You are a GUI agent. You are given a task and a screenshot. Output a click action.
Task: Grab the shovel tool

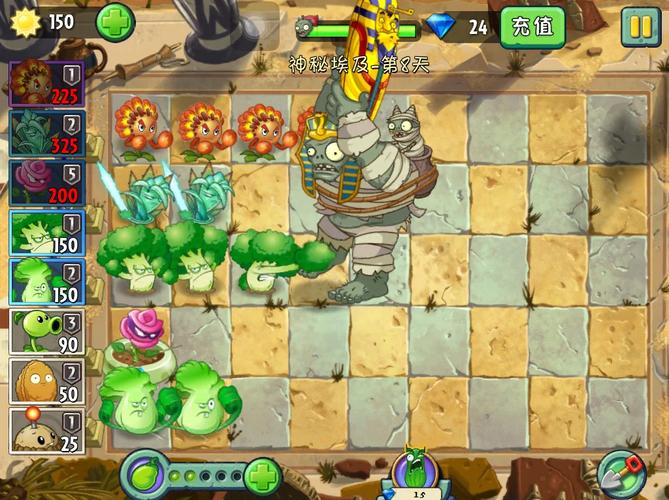(621, 473)
